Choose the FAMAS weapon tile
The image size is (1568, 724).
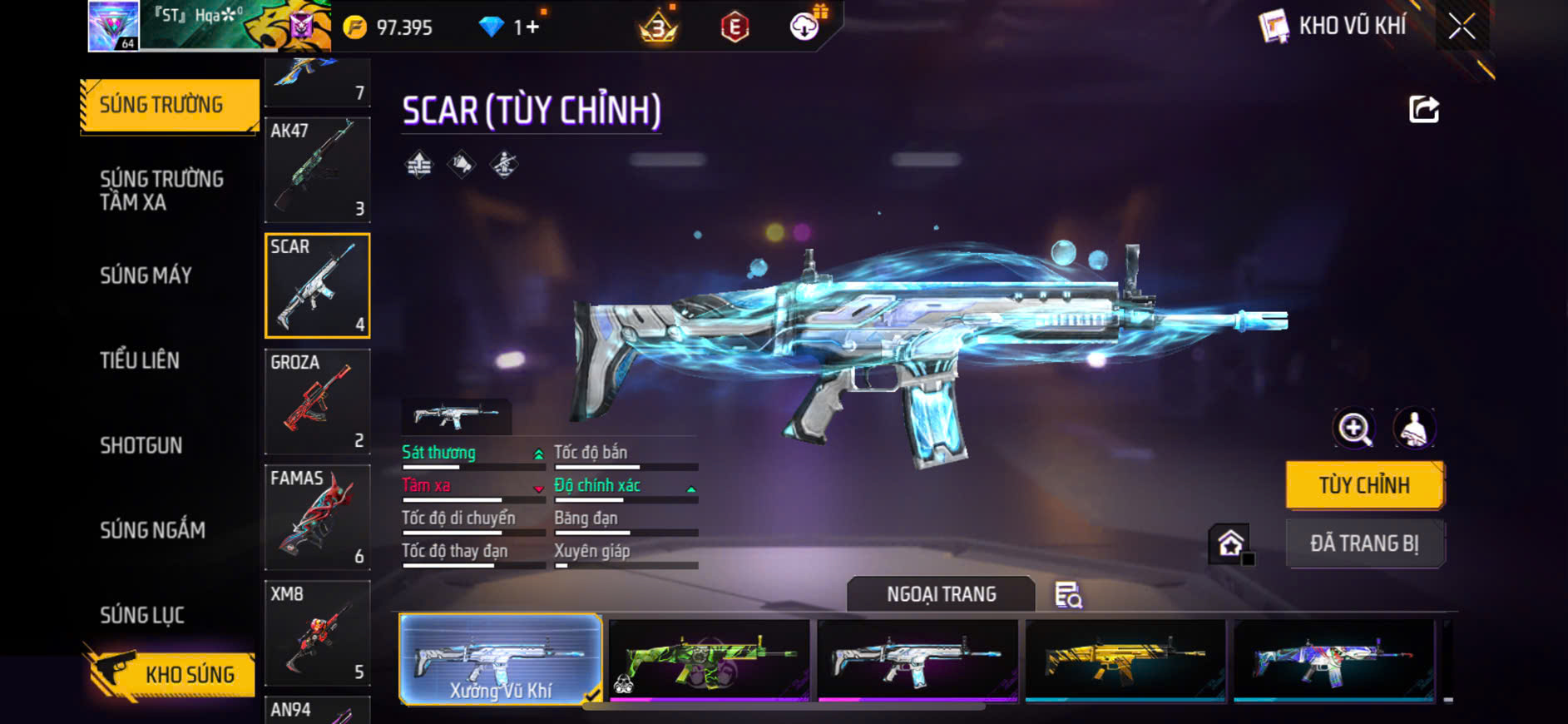point(317,517)
